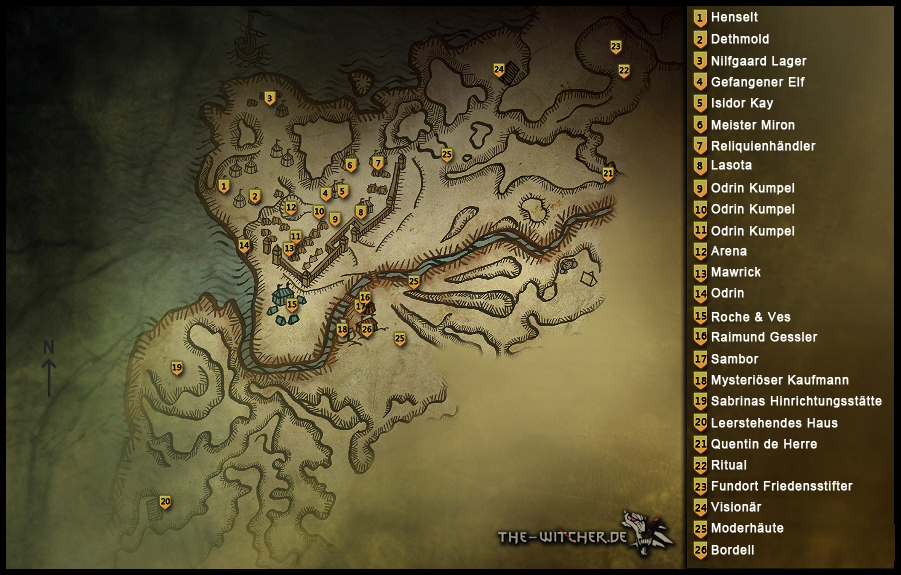Click the Nilfgaard Lager legend entry

point(758,61)
